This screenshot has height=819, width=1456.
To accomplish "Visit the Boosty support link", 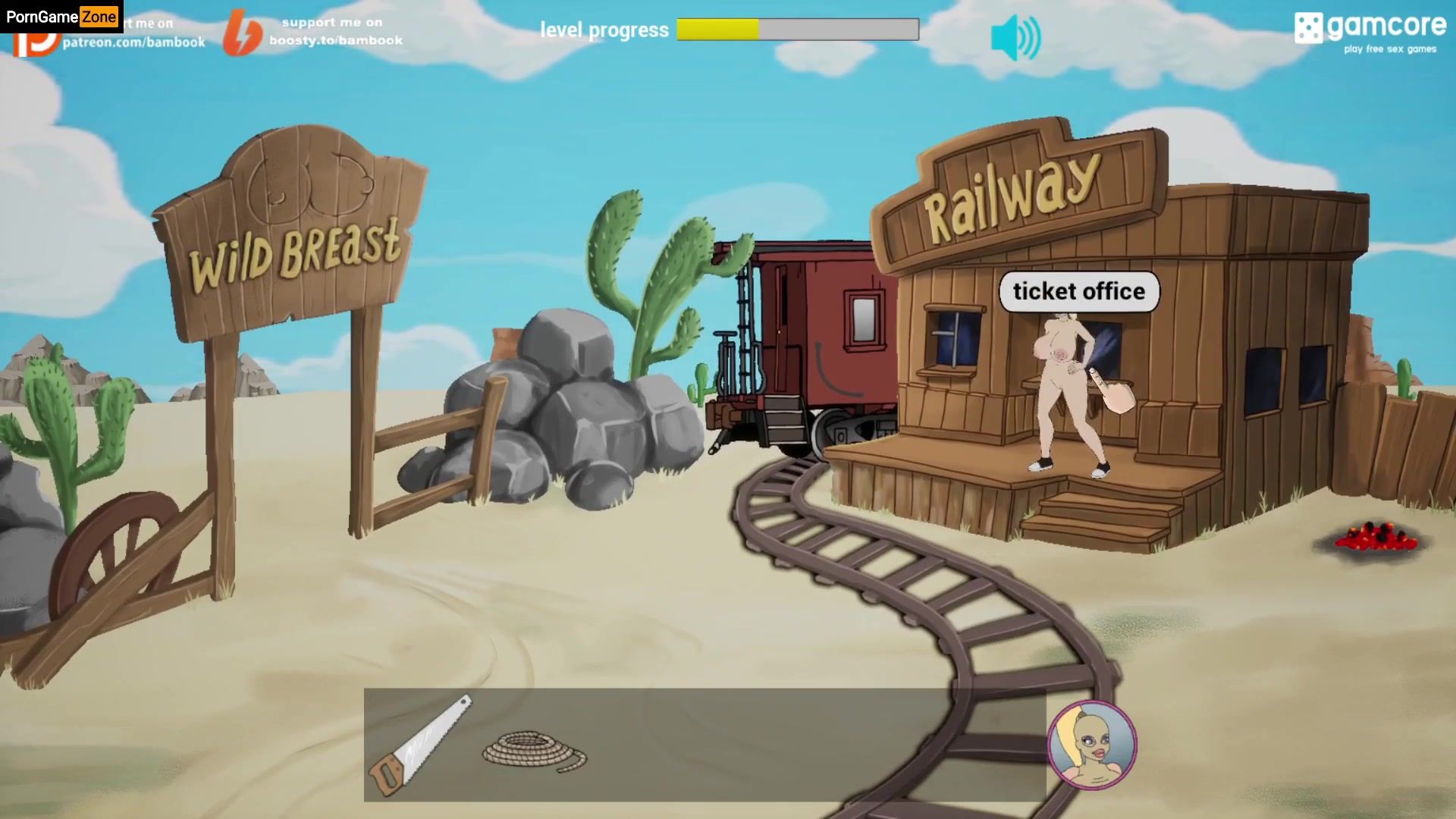I will click(x=315, y=32).
